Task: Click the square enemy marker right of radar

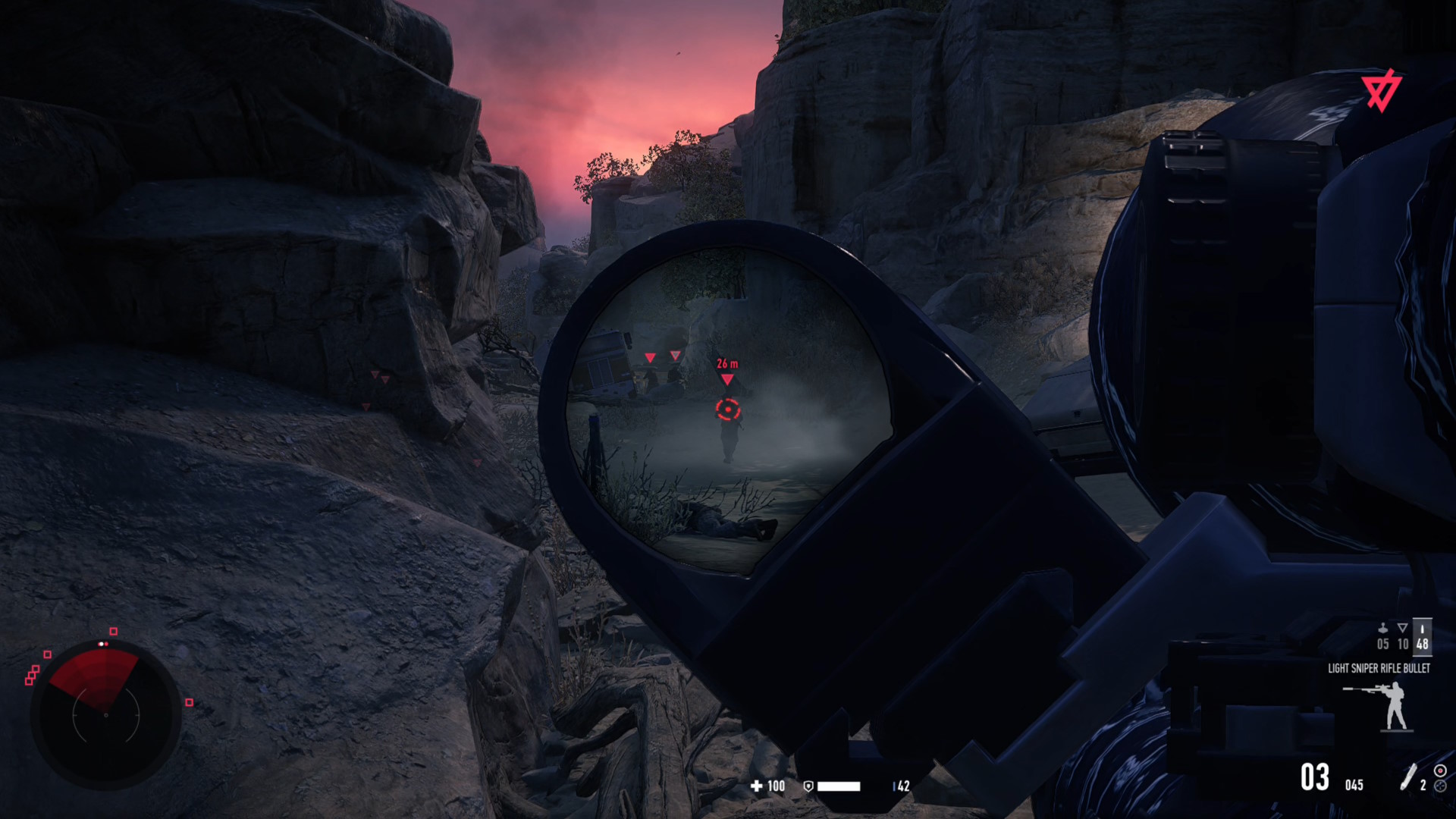Action: pos(190,702)
